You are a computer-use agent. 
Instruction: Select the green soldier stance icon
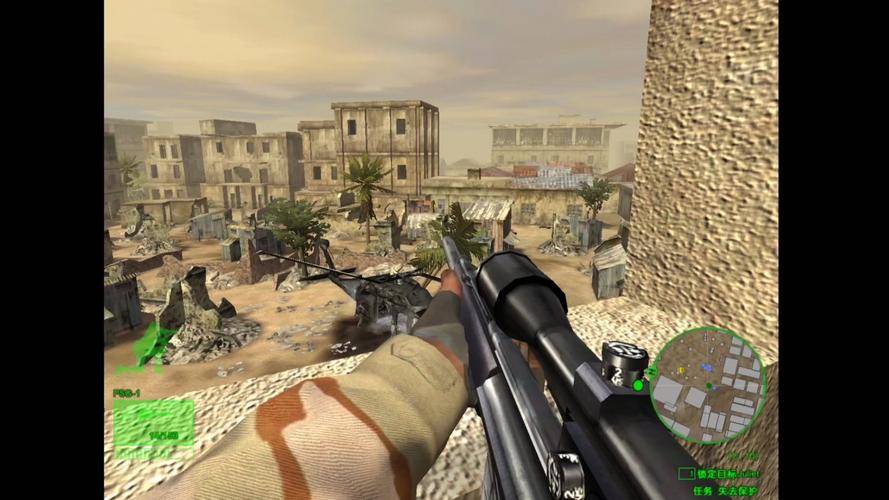pos(153,346)
